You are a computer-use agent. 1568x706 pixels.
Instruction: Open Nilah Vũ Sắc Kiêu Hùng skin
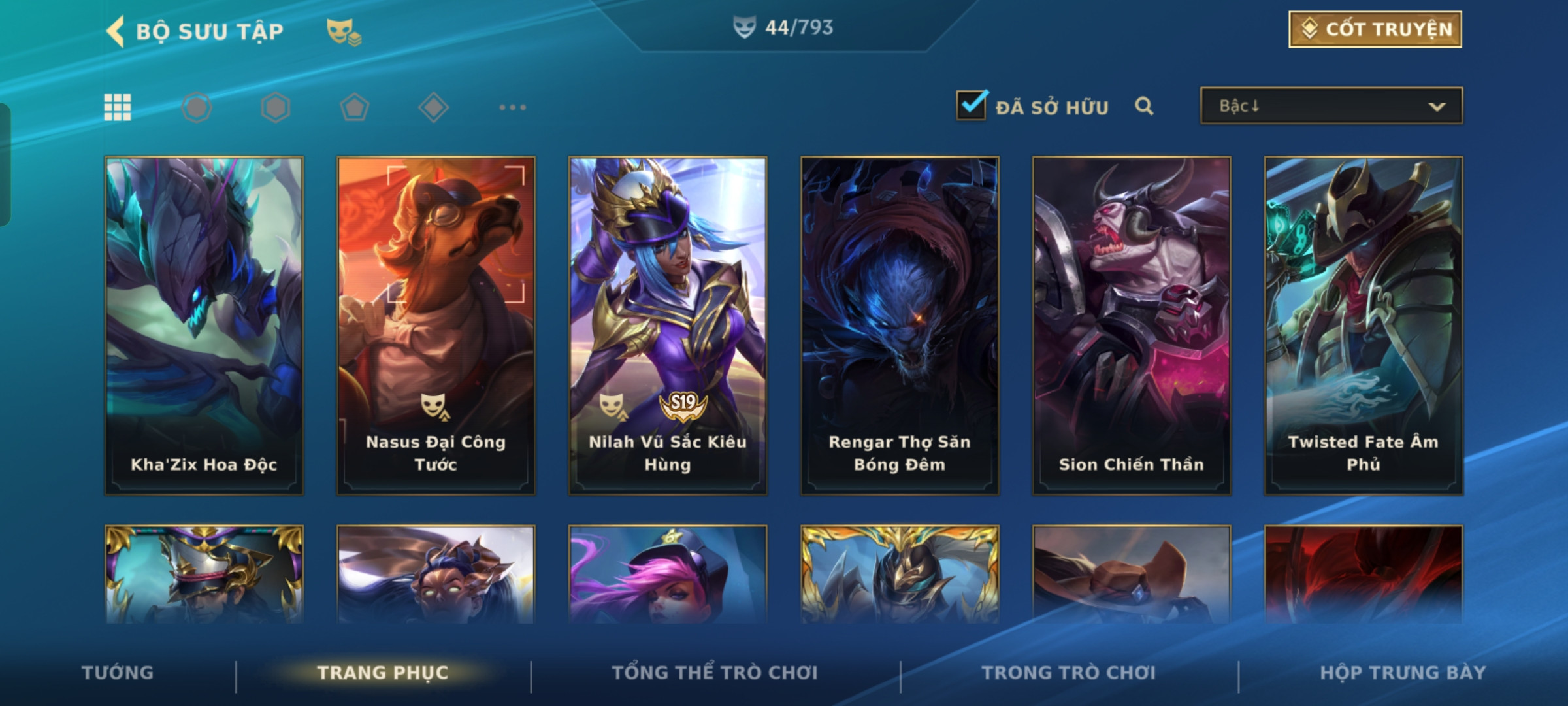[668, 325]
